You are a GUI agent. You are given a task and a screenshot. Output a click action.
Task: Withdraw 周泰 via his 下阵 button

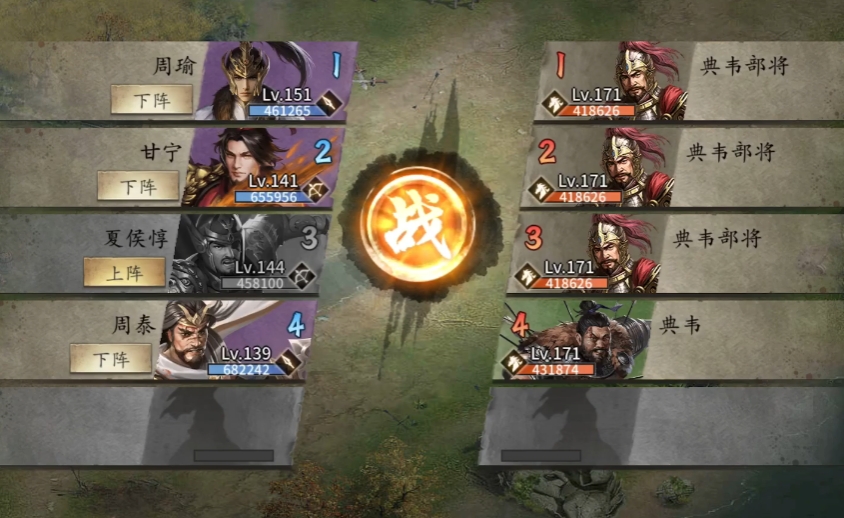pyautogui.click(x=110, y=358)
